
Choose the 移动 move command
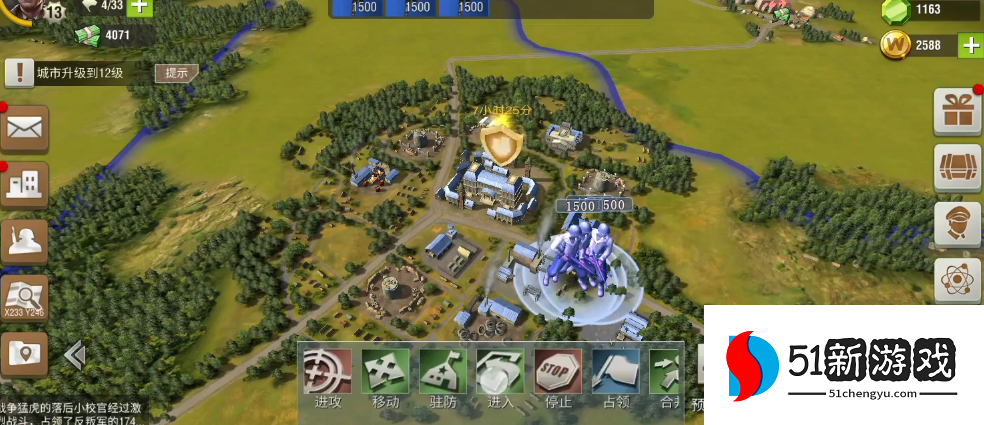coord(385,373)
